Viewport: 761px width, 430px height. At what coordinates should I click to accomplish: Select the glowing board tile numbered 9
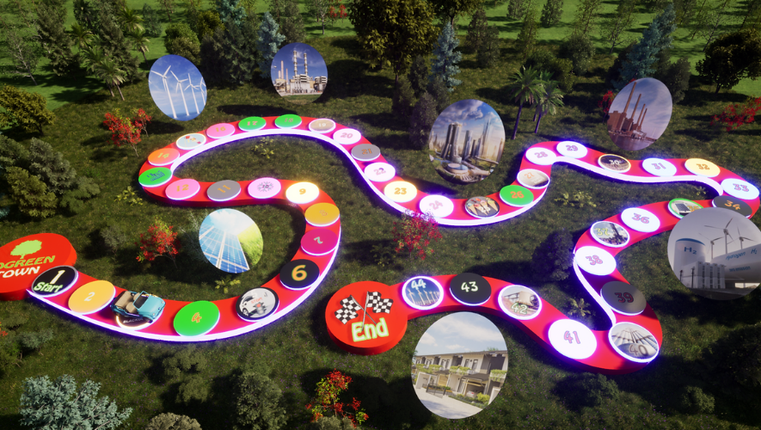(x=302, y=192)
